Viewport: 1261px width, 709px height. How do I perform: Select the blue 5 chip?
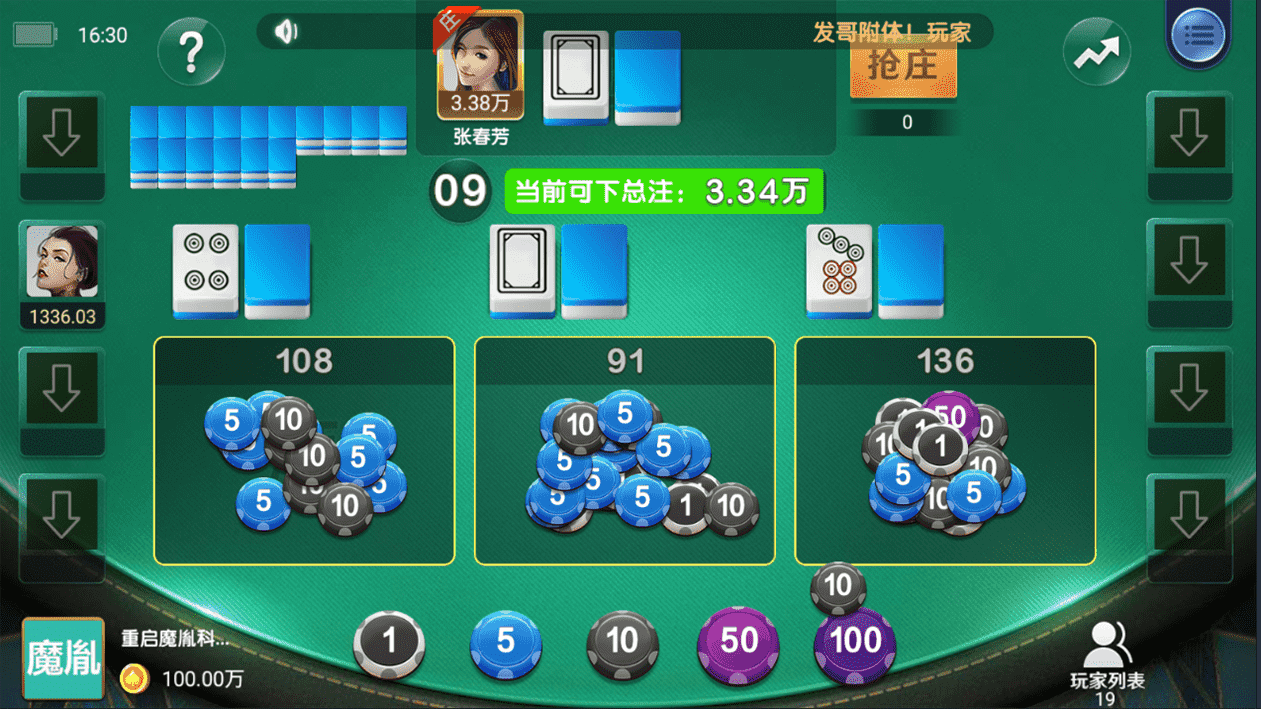coord(505,642)
